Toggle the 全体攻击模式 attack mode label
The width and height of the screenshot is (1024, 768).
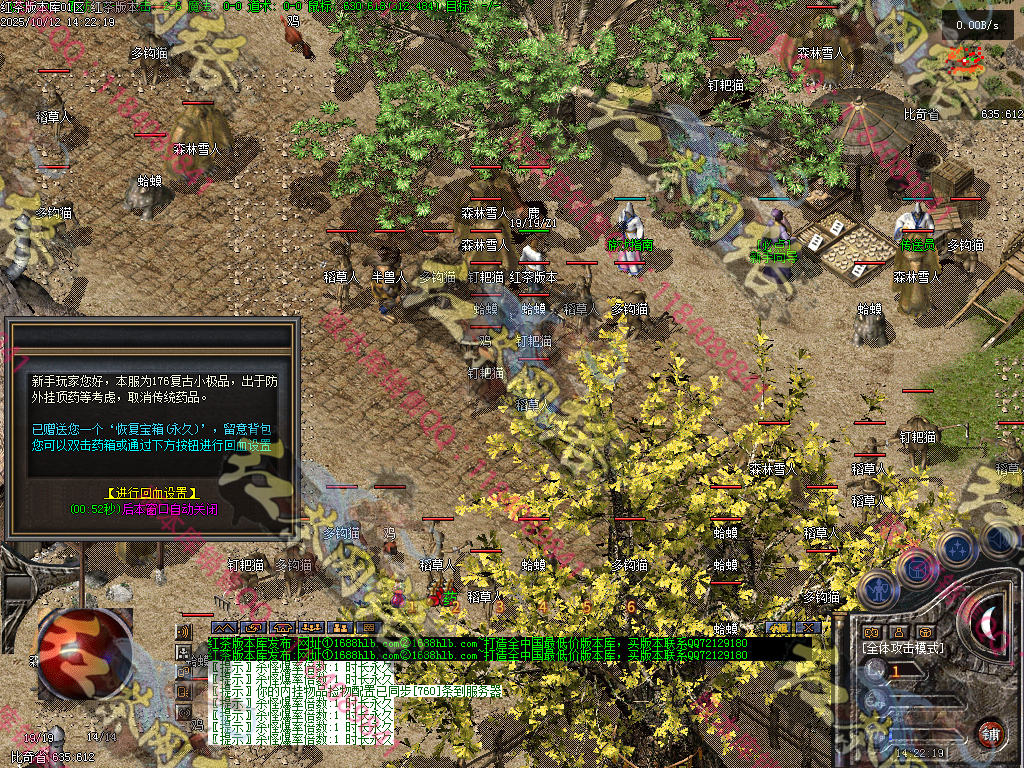tap(903, 649)
